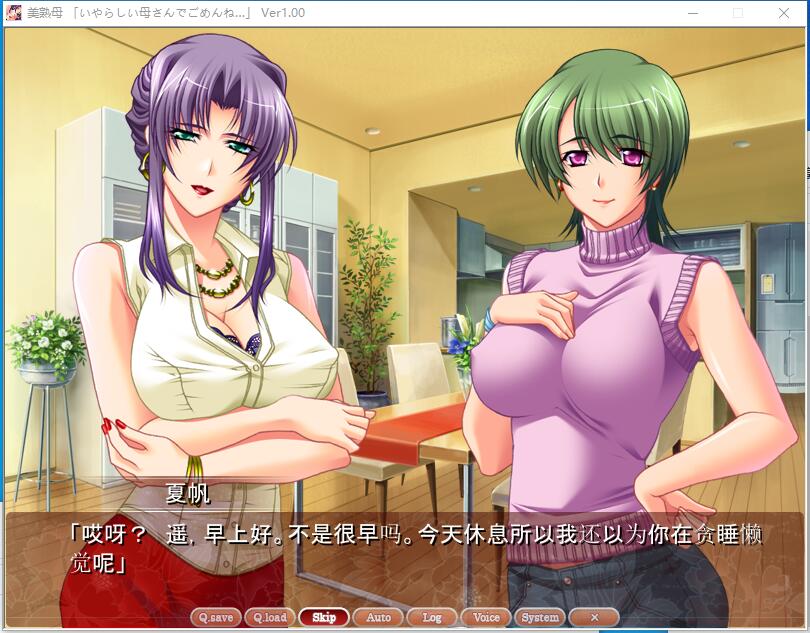
Task: Load the quick save with Q.load
Action: tap(269, 617)
